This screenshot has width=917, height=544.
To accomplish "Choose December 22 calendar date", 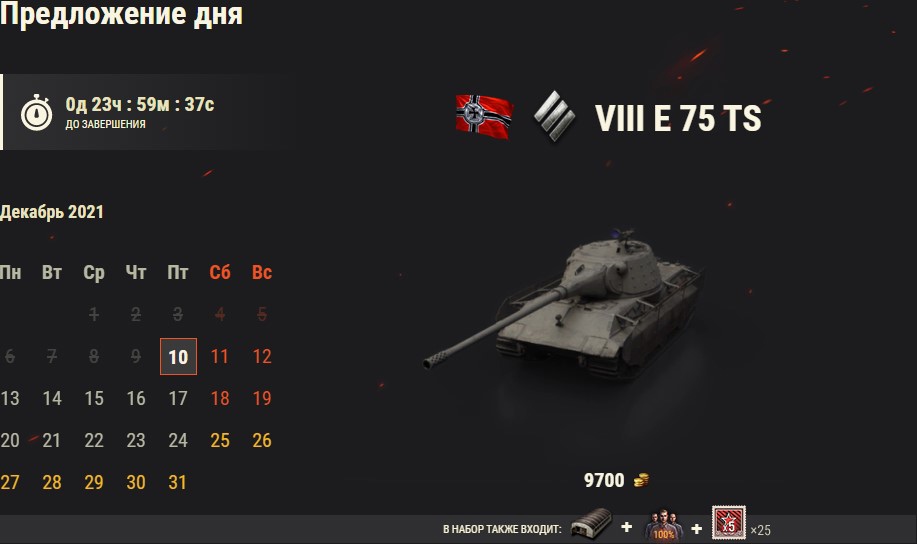I will (x=94, y=441).
